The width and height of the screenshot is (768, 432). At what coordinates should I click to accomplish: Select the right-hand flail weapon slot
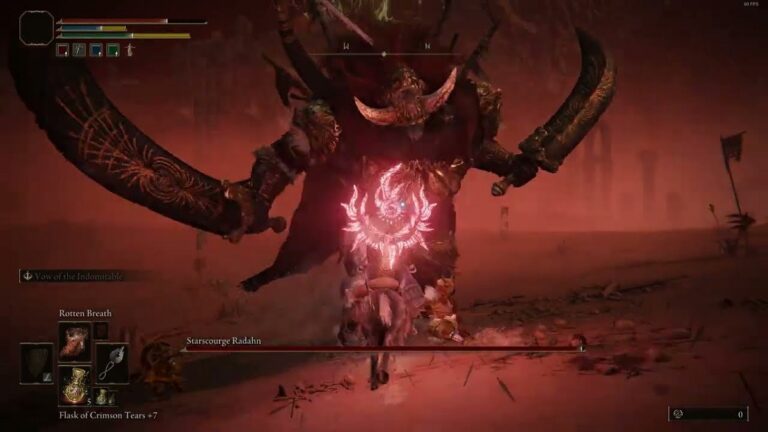click(112, 363)
